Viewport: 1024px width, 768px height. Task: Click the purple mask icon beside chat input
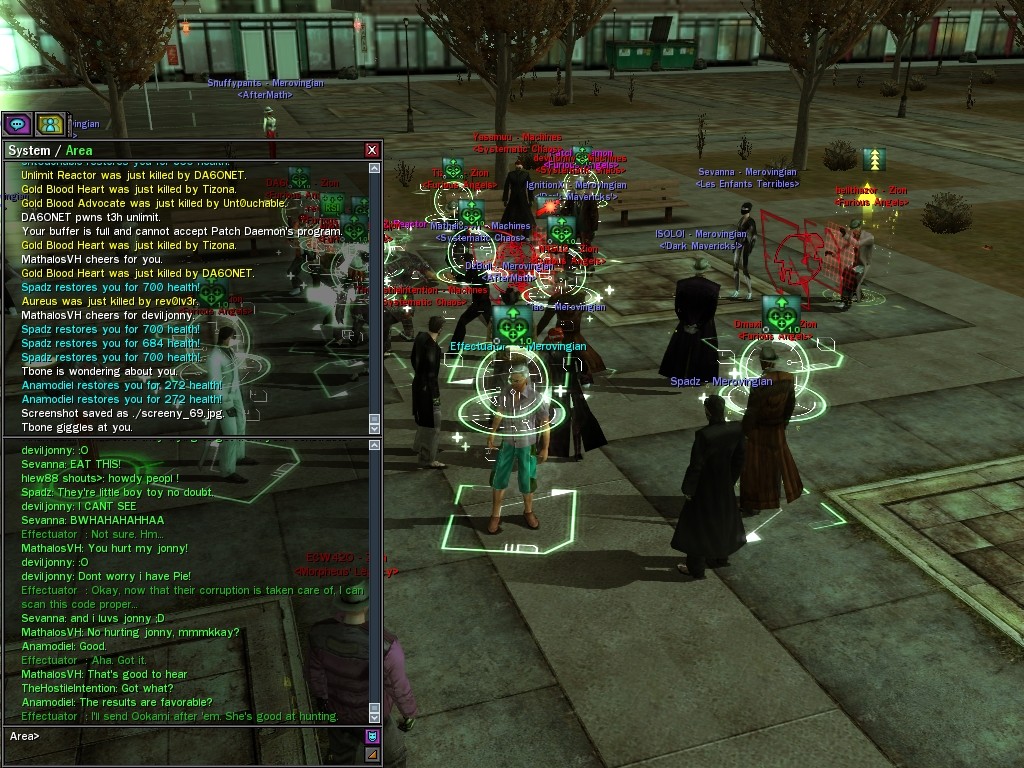[x=372, y=737]
